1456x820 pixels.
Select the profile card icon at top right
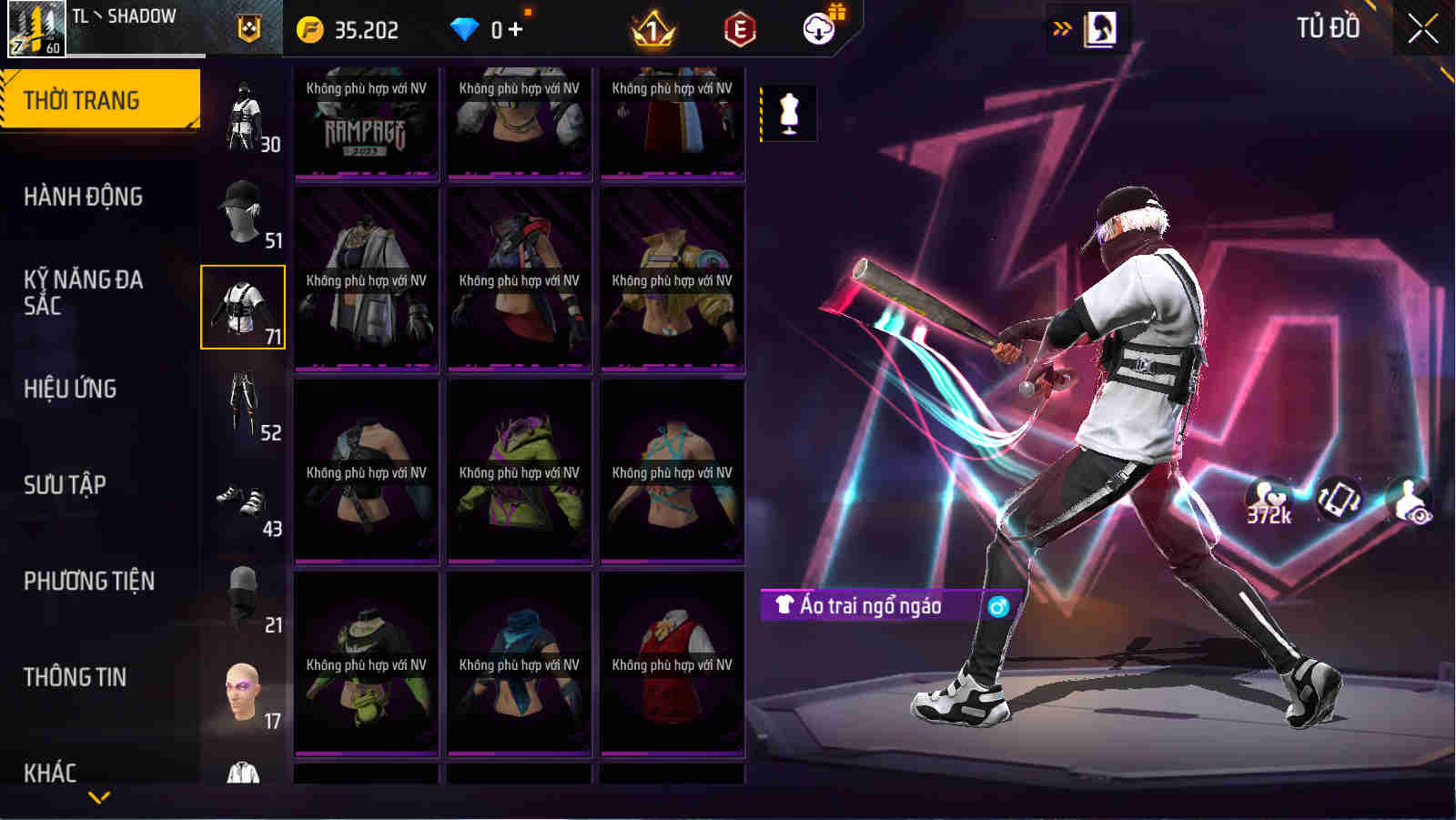pos(1104,28)
